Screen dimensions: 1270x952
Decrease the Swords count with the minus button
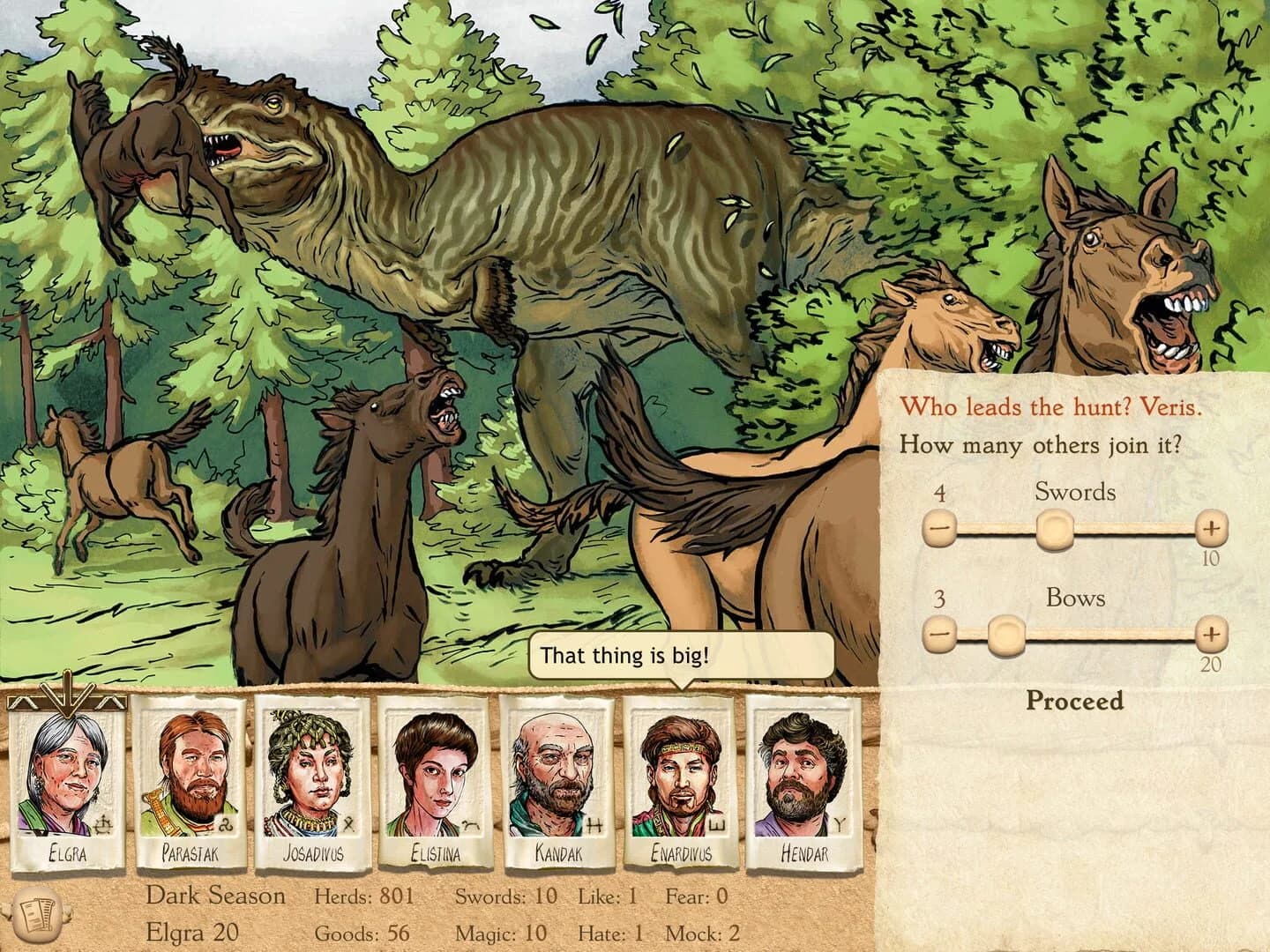(939, 529)
